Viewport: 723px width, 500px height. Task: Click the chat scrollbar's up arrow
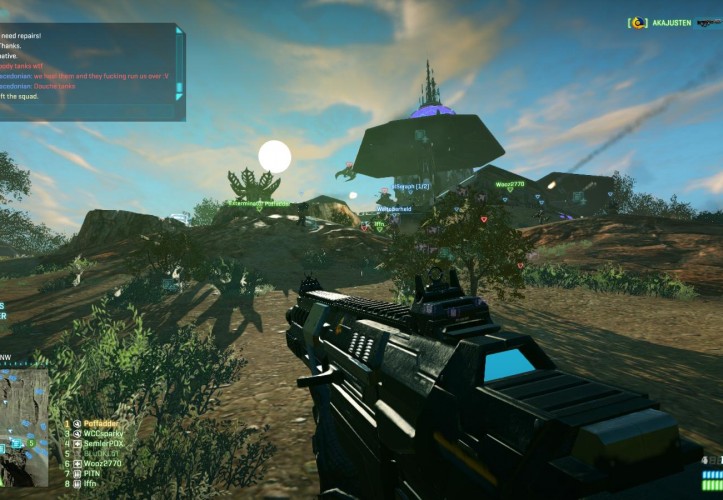click(180, 31)
